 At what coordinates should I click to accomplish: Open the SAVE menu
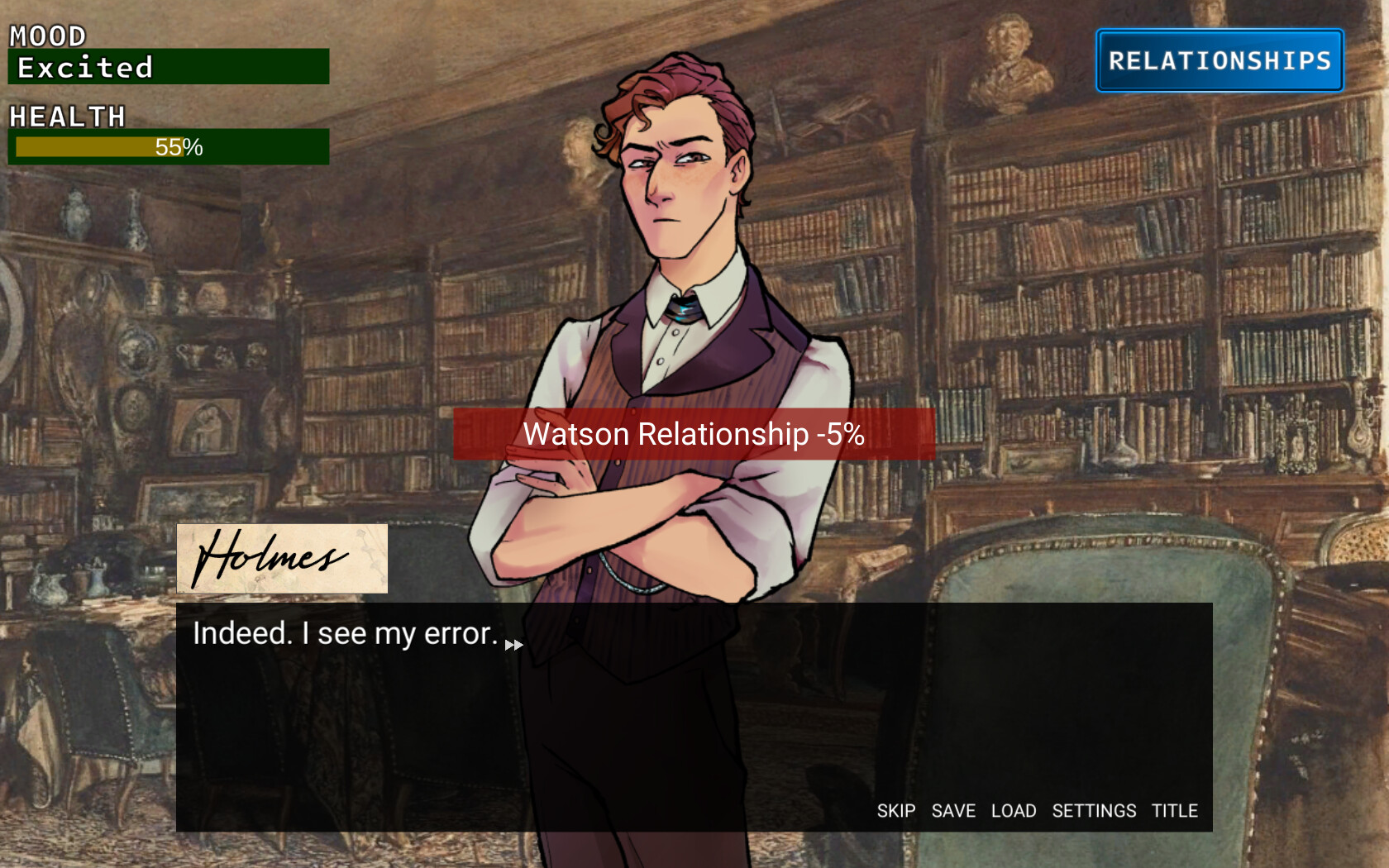click(x=952, y=811)
